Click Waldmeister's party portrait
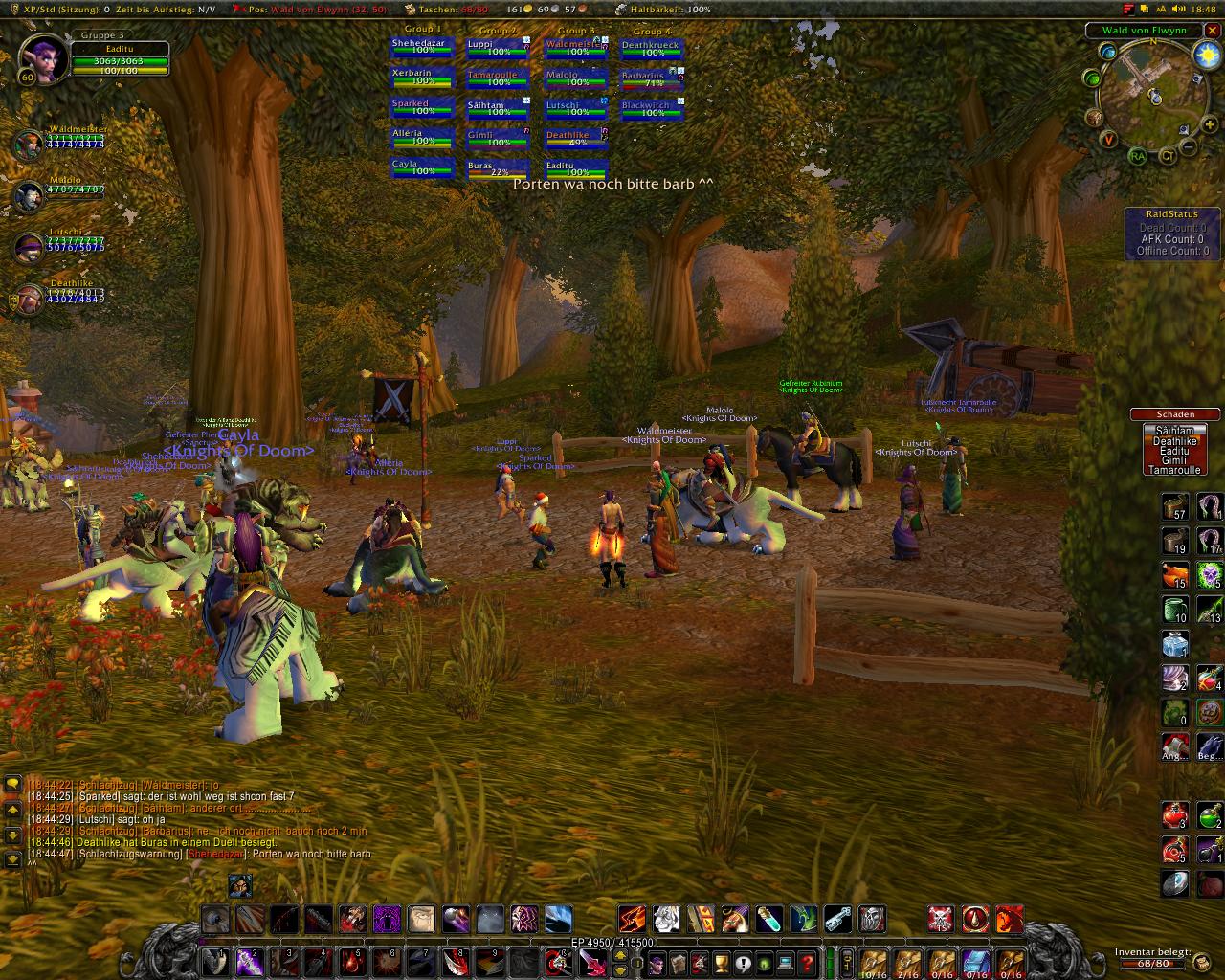The image size is (1225, 980). [x=28, y=145]
